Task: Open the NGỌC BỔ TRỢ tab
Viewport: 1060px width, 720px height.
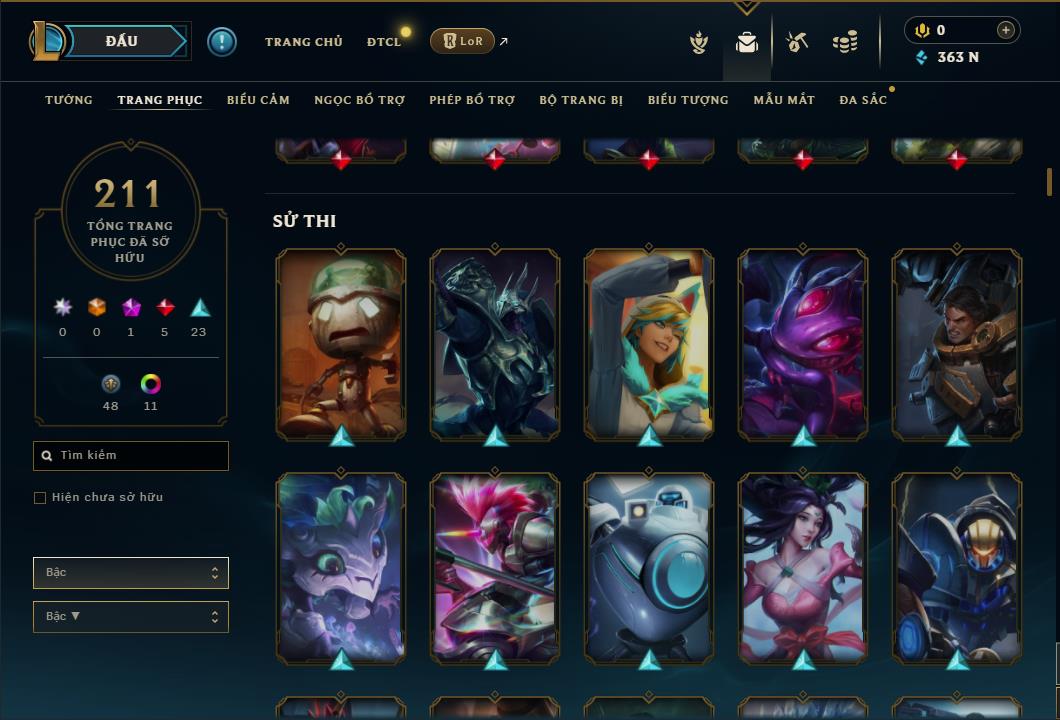Action: [359, 100]
